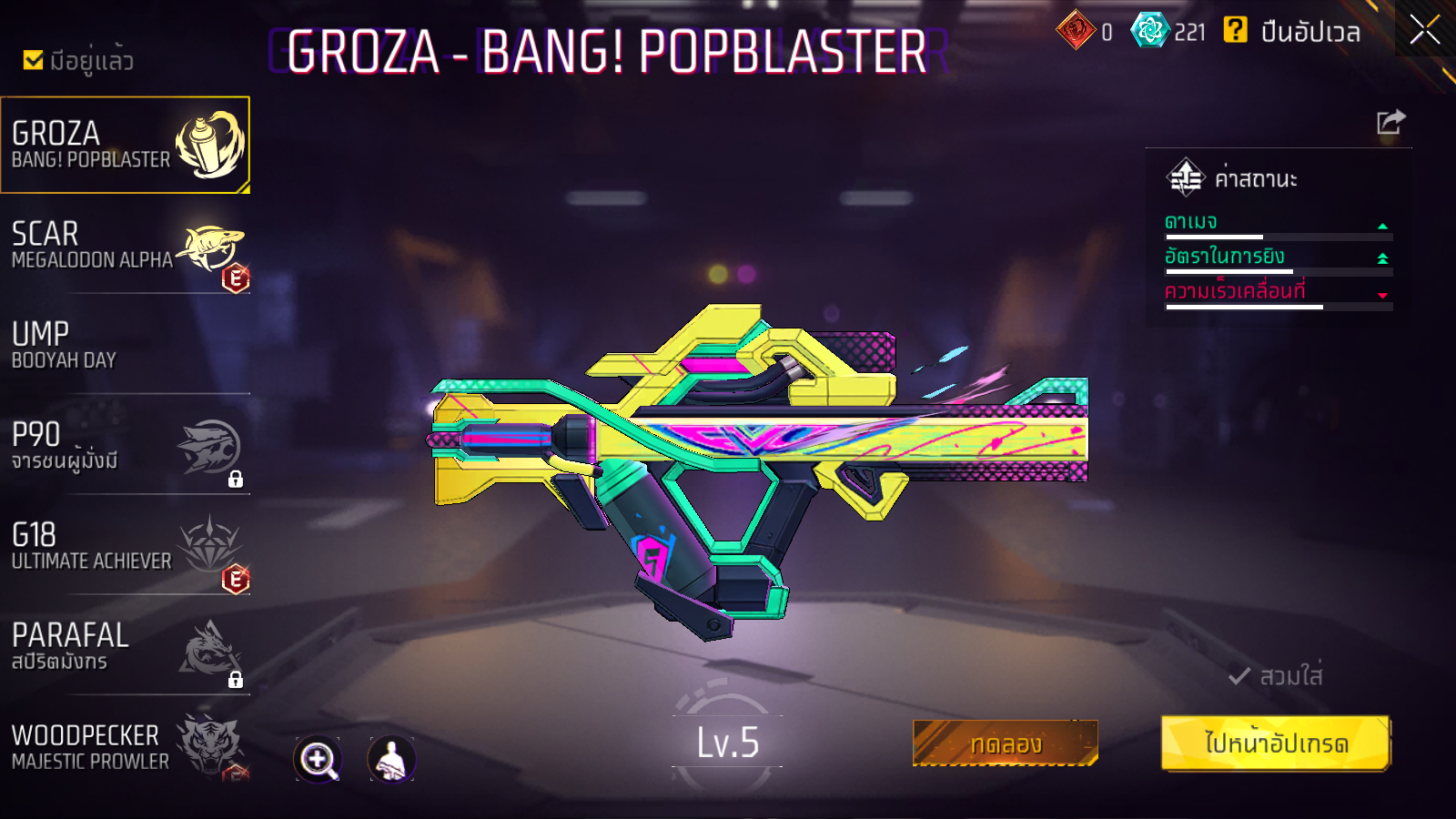This screenshot has width=1456, height=819.
Task: Share the weapon skin via share icon
Action: (1390, 122)
